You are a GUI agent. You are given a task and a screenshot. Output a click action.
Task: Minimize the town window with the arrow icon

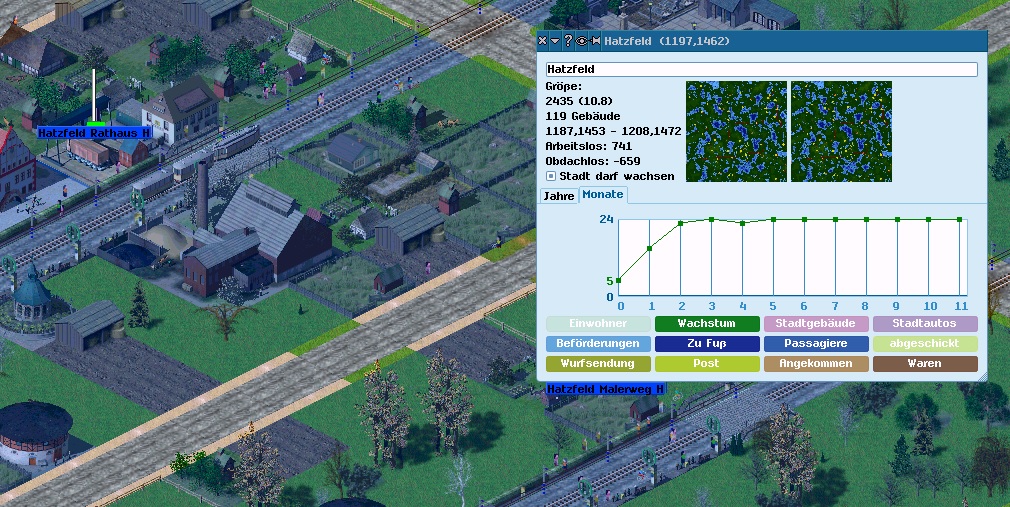point(555,41)
